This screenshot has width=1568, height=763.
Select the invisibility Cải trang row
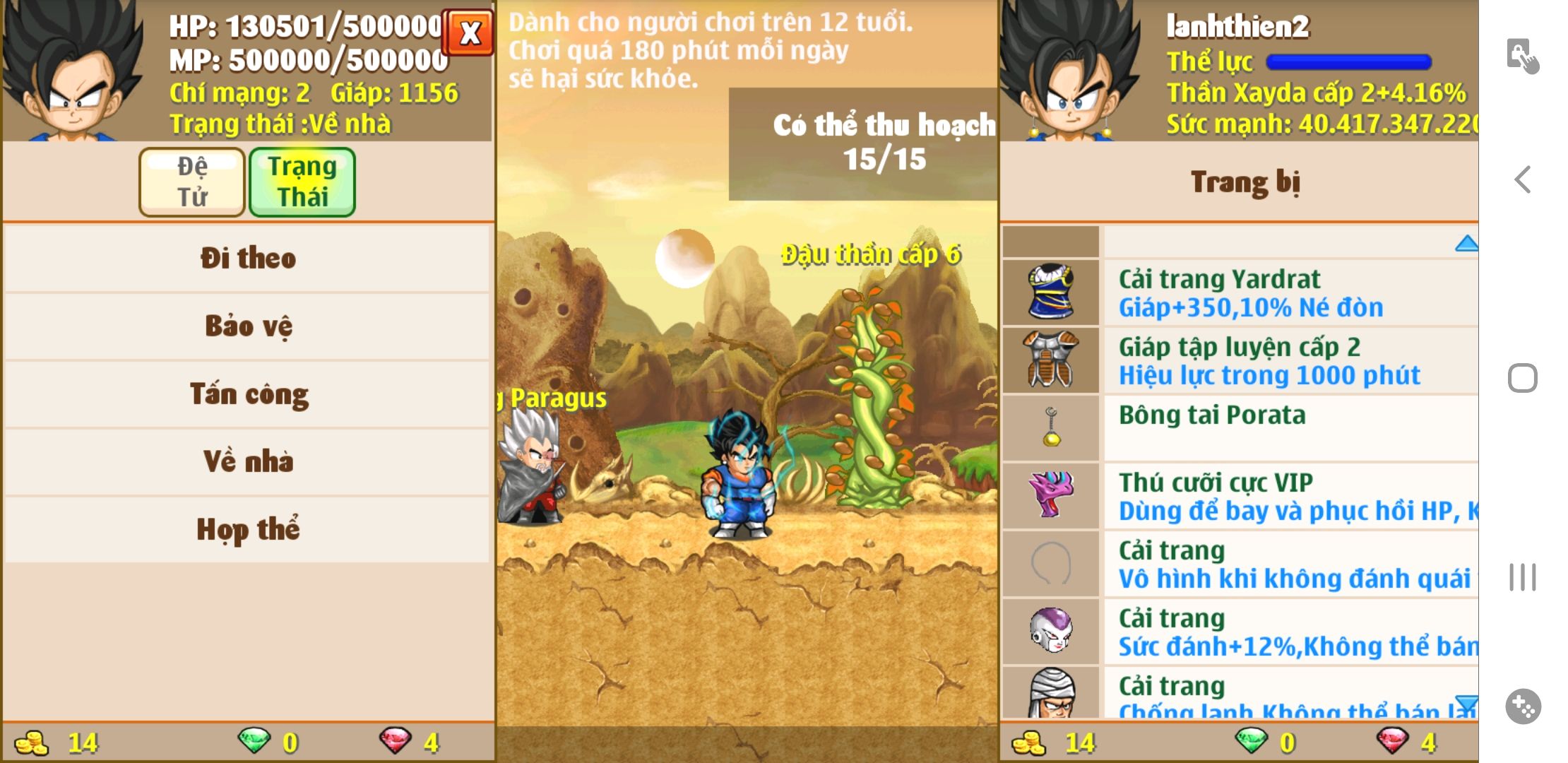coord(1240,564)
